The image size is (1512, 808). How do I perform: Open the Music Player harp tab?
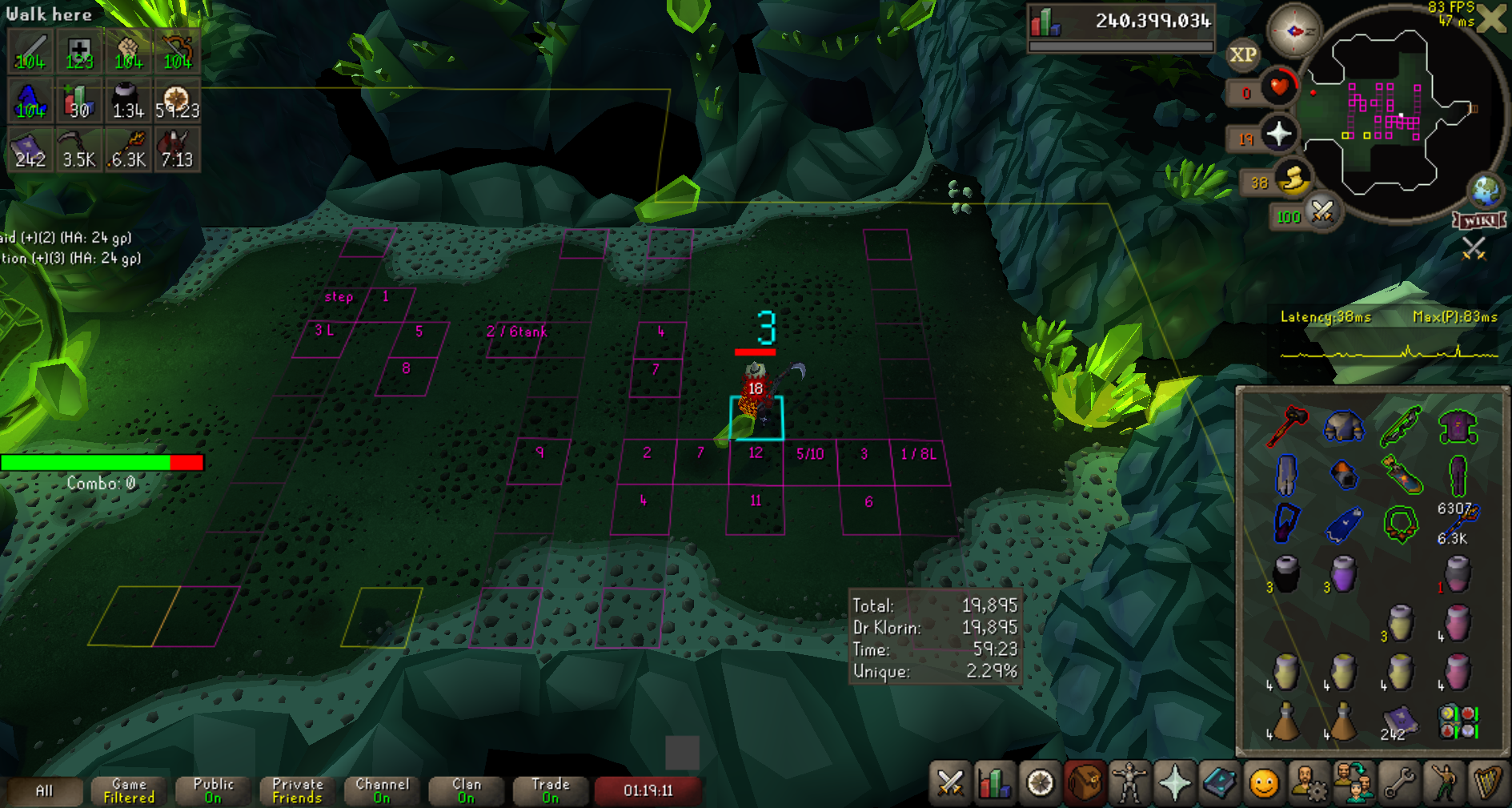tap(1487, 782)
